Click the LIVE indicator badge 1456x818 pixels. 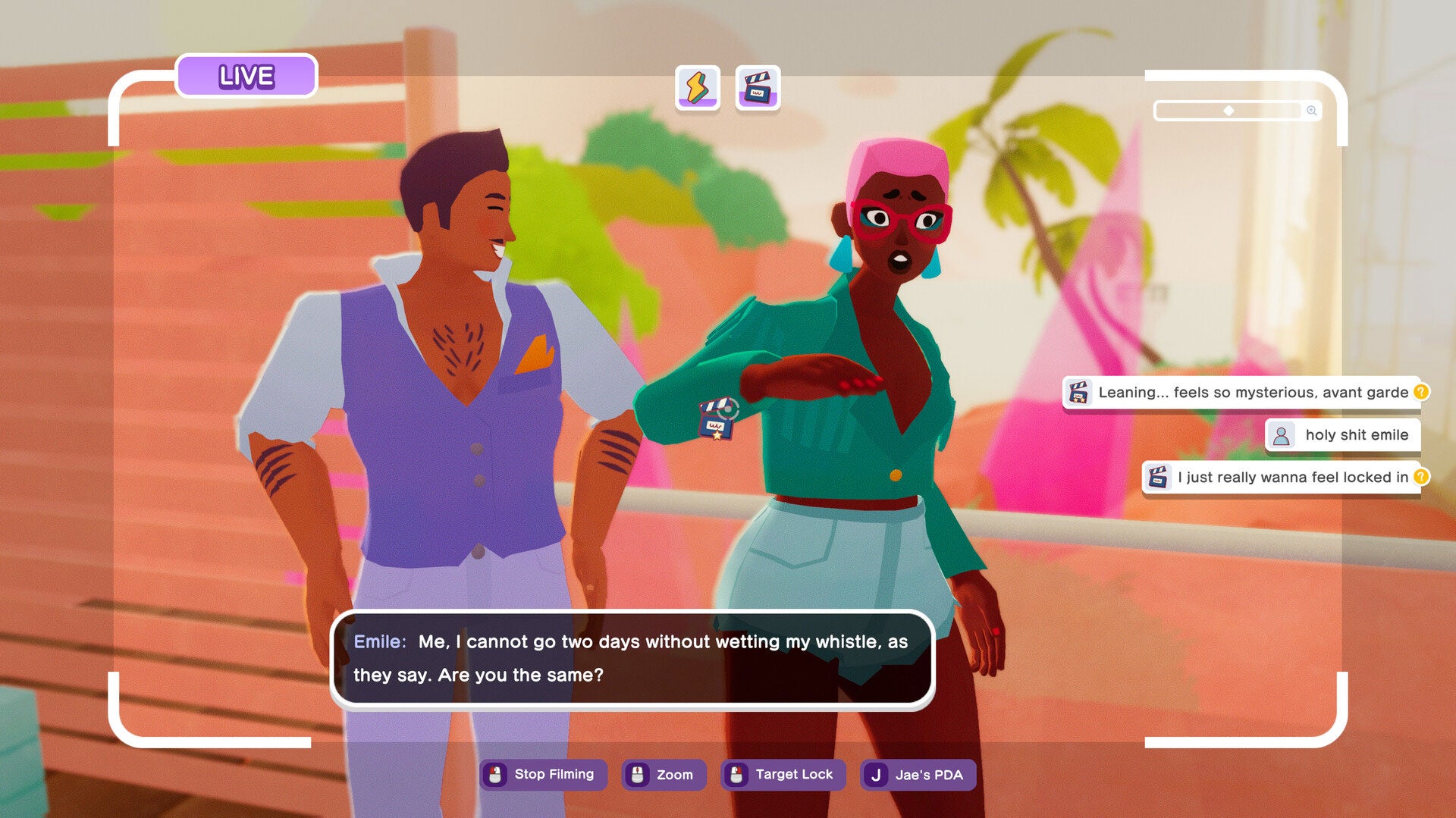click(245, 75)
